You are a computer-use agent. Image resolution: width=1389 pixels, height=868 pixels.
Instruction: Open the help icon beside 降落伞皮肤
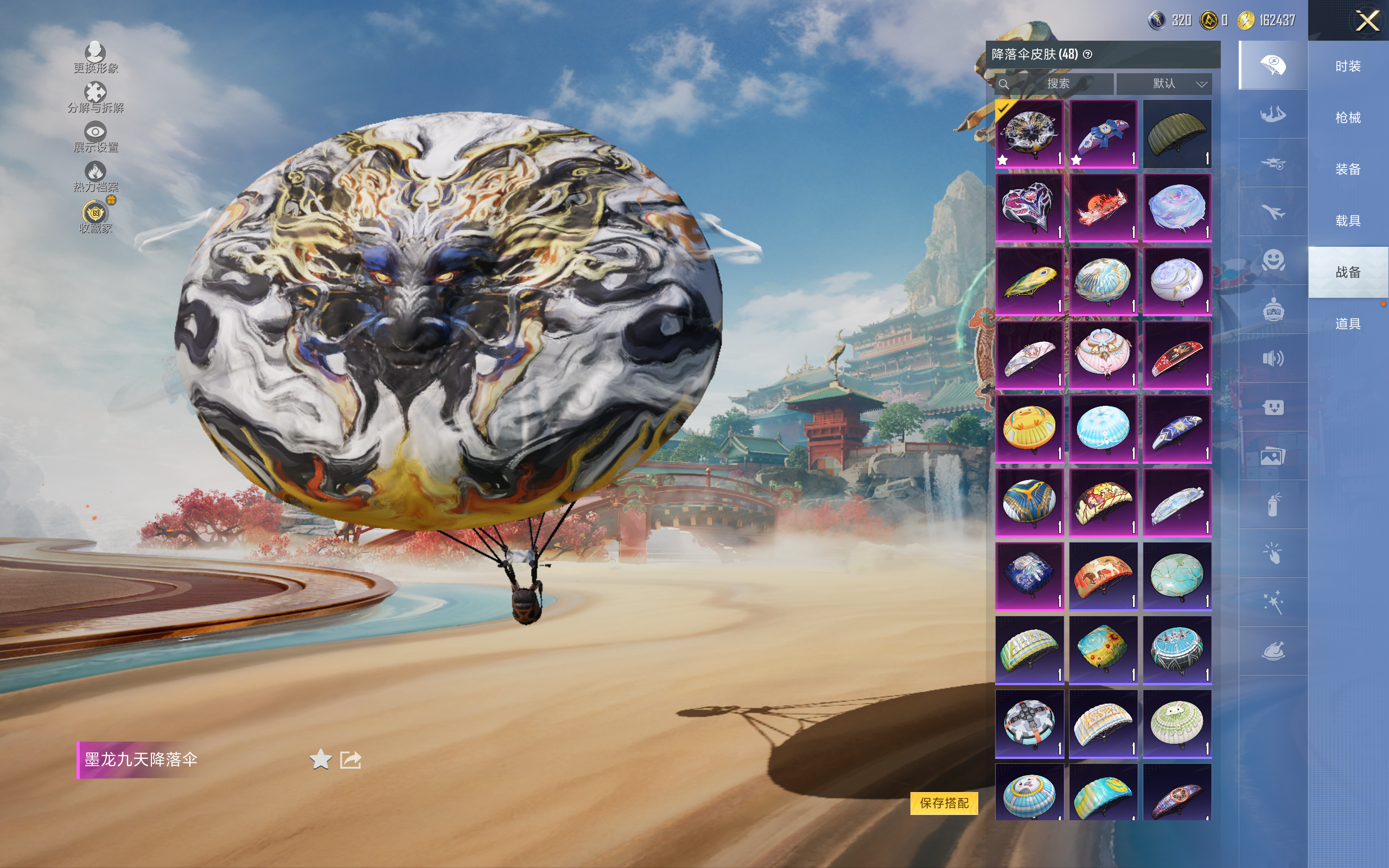point(1087,55)
